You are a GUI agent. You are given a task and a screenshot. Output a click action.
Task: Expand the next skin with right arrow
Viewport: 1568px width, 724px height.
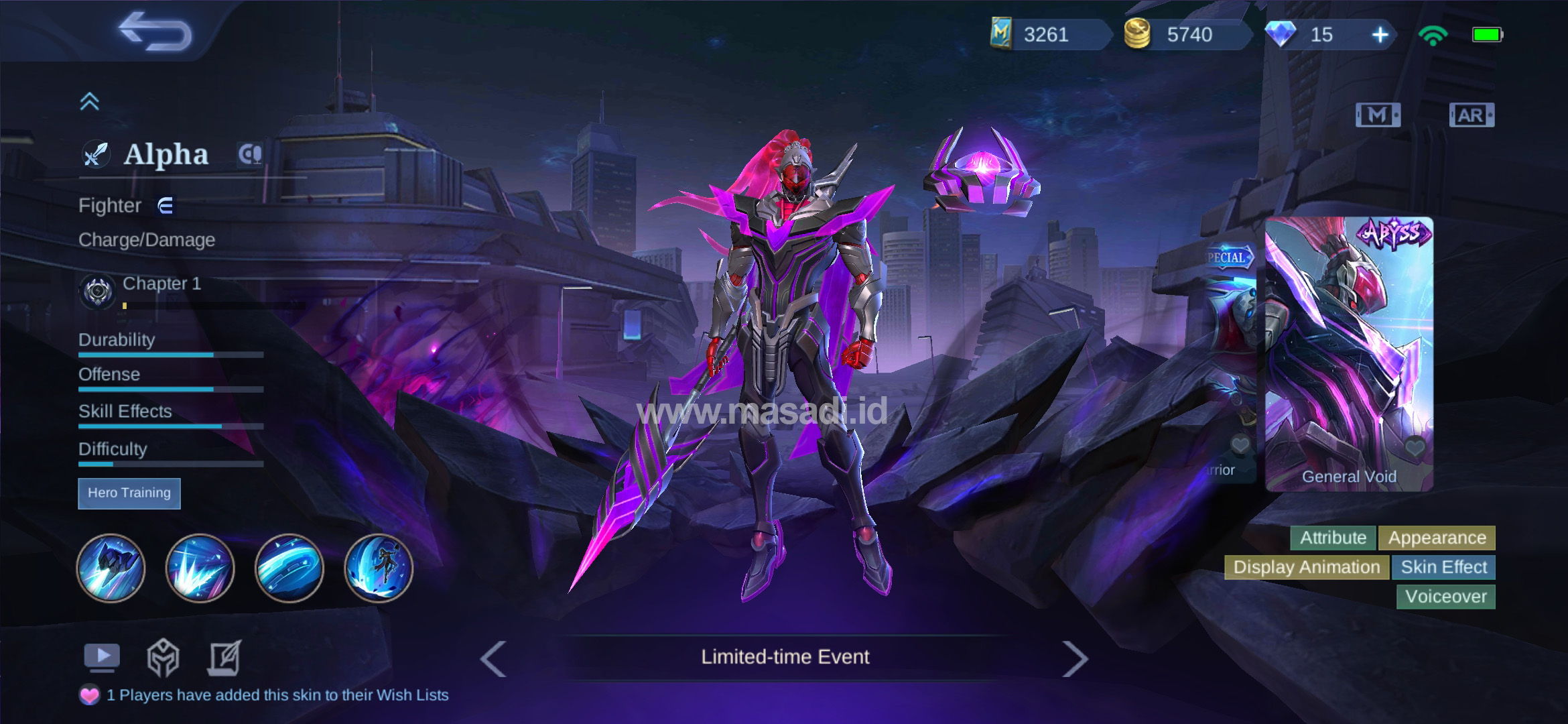coord(1077,658)
